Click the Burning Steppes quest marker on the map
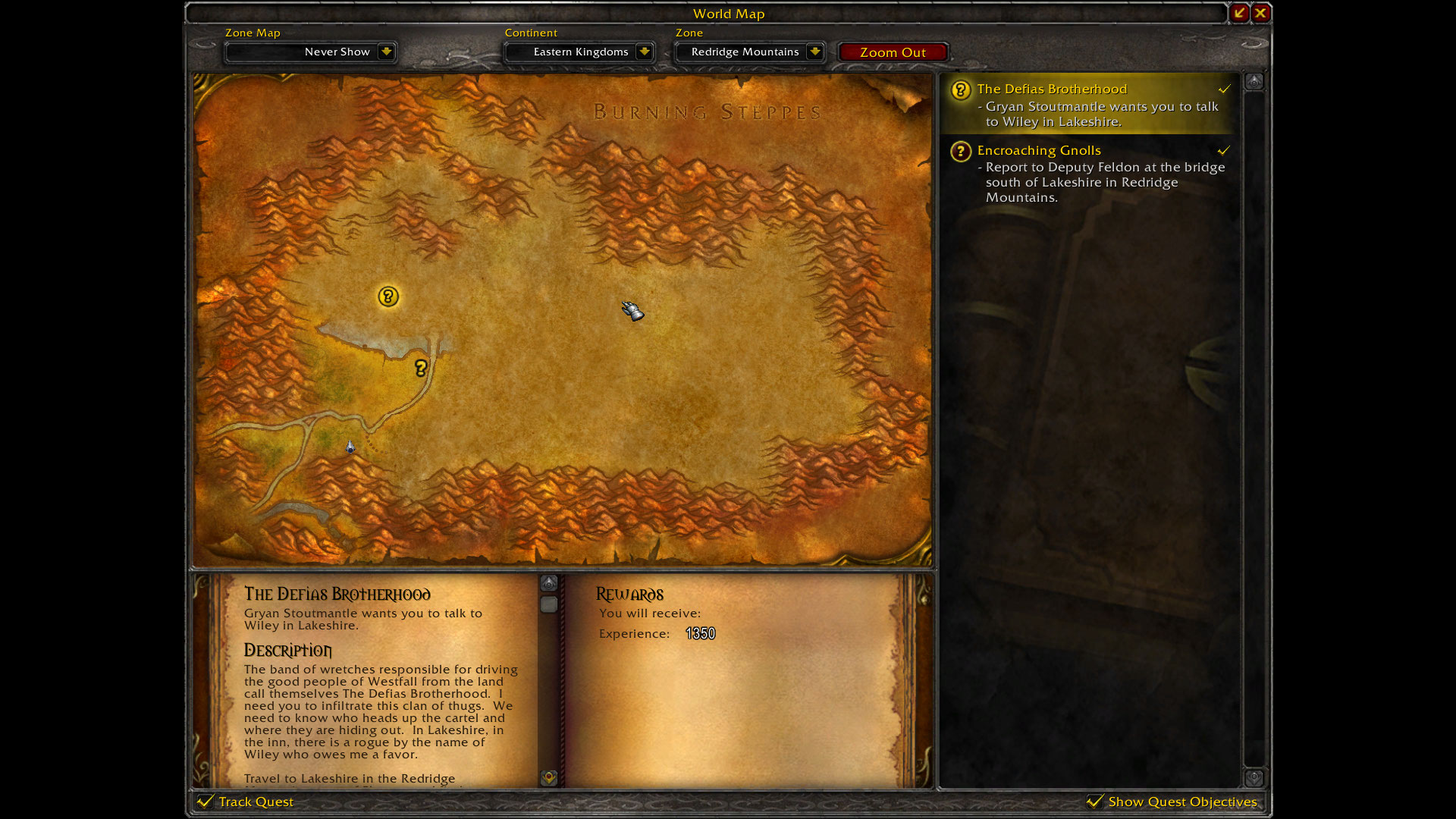Viewport: 1456px width, 819px height. click(388, 297)
